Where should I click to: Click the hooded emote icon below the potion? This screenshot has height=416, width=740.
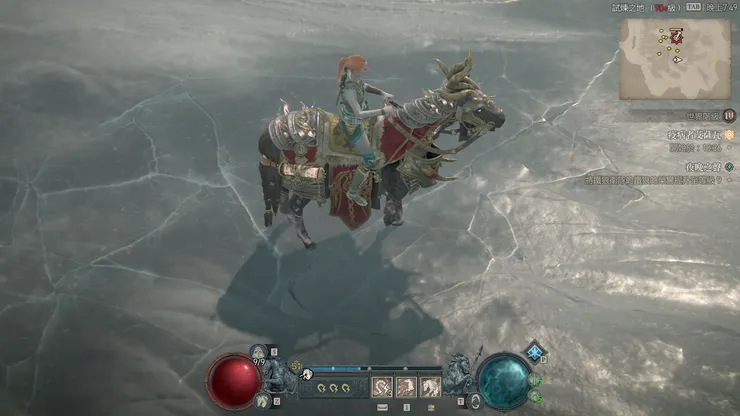point(260,400)
